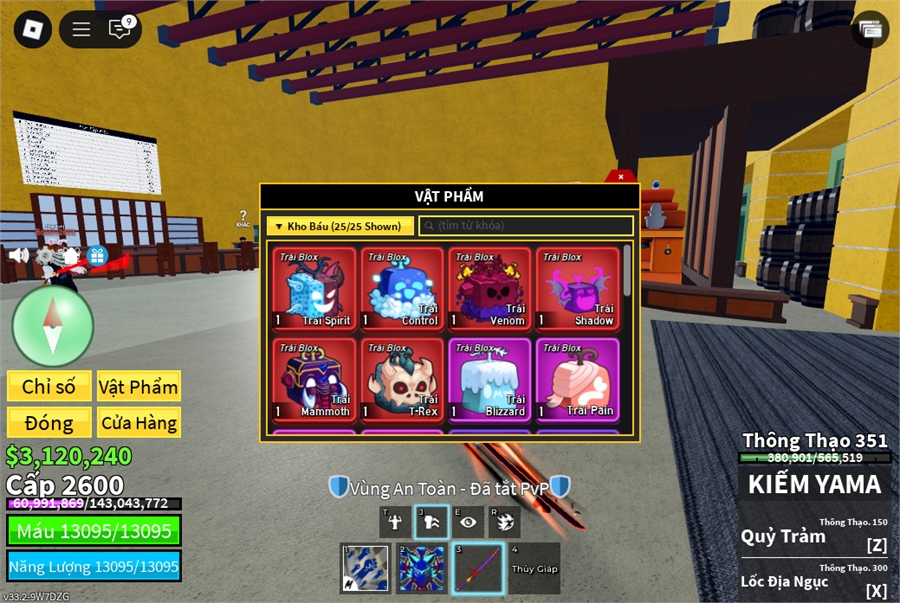
Task: Open the Kho Báu filter dropdown
Action: coord(340,226)
